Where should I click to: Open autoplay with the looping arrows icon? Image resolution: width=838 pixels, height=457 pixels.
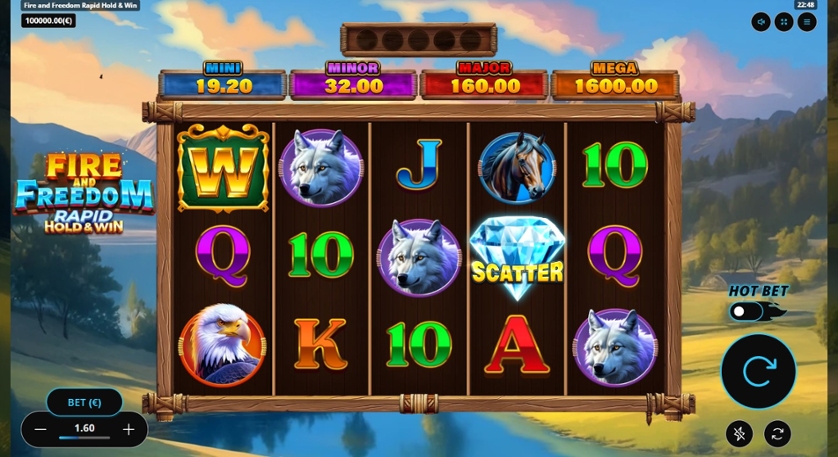click(x=777, y=433)
